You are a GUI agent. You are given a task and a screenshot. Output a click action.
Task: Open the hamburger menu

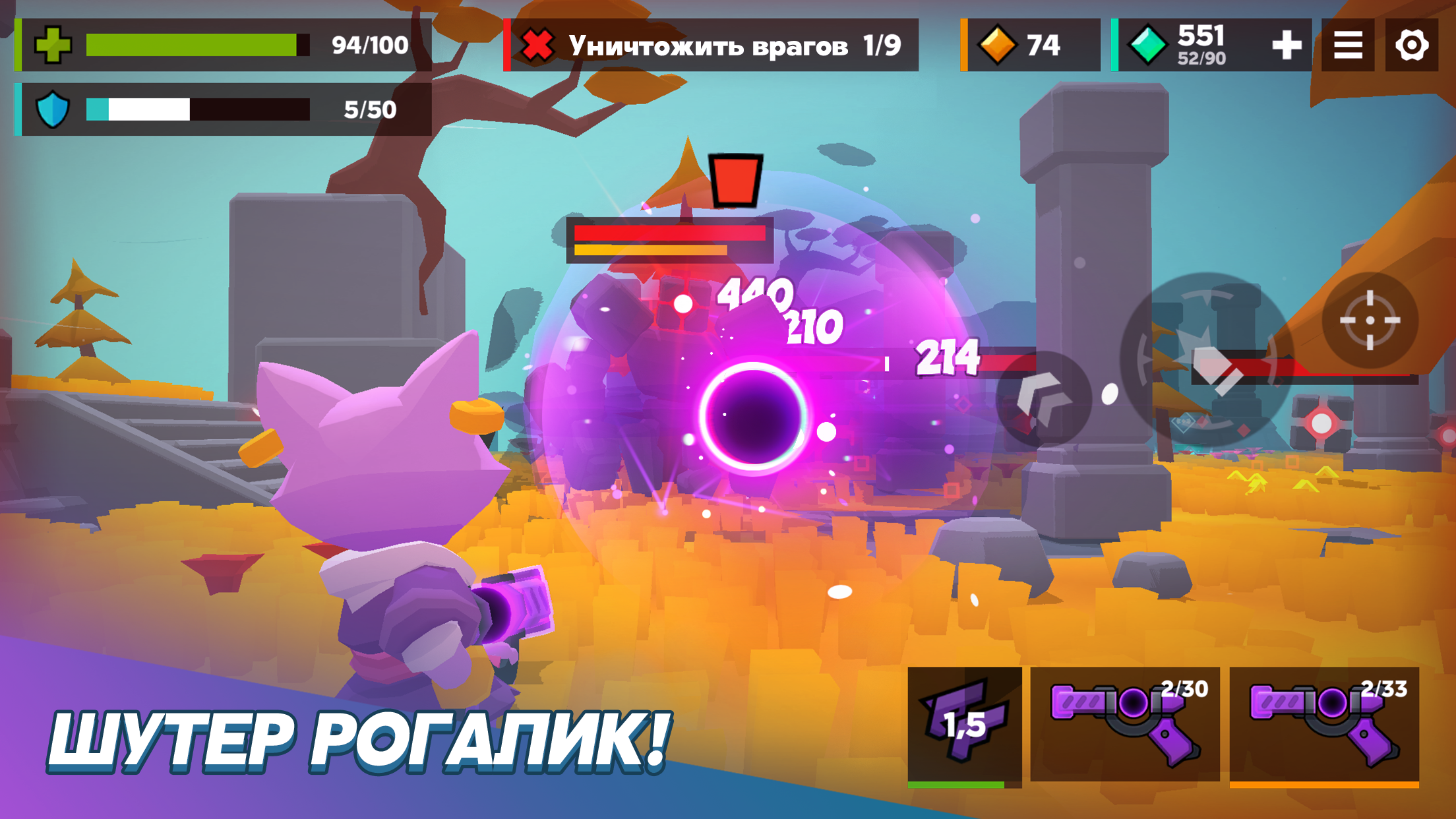[x=1347, y=45]
